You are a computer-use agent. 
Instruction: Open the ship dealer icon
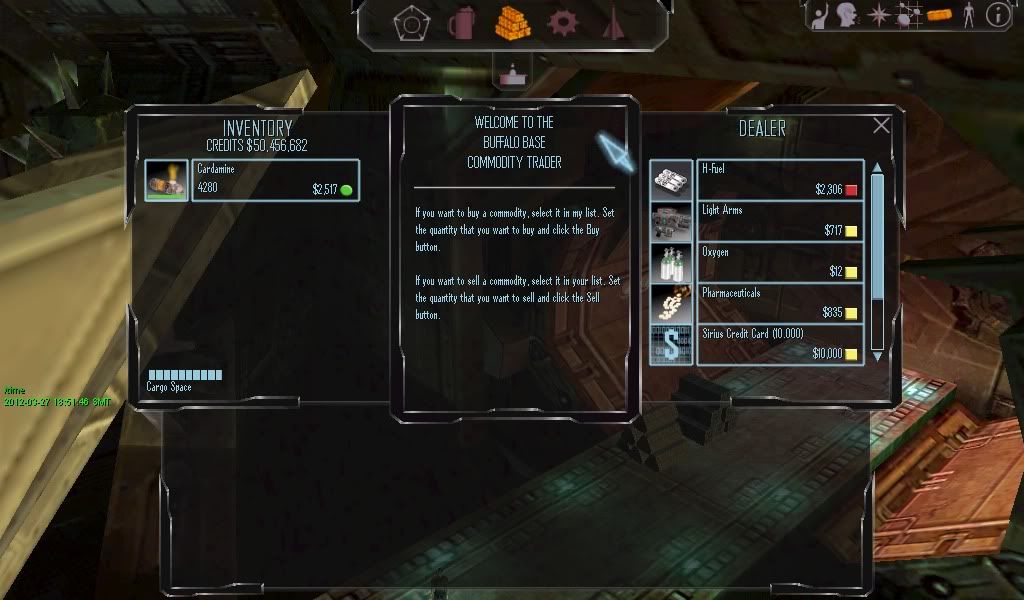tap(613, 22)
